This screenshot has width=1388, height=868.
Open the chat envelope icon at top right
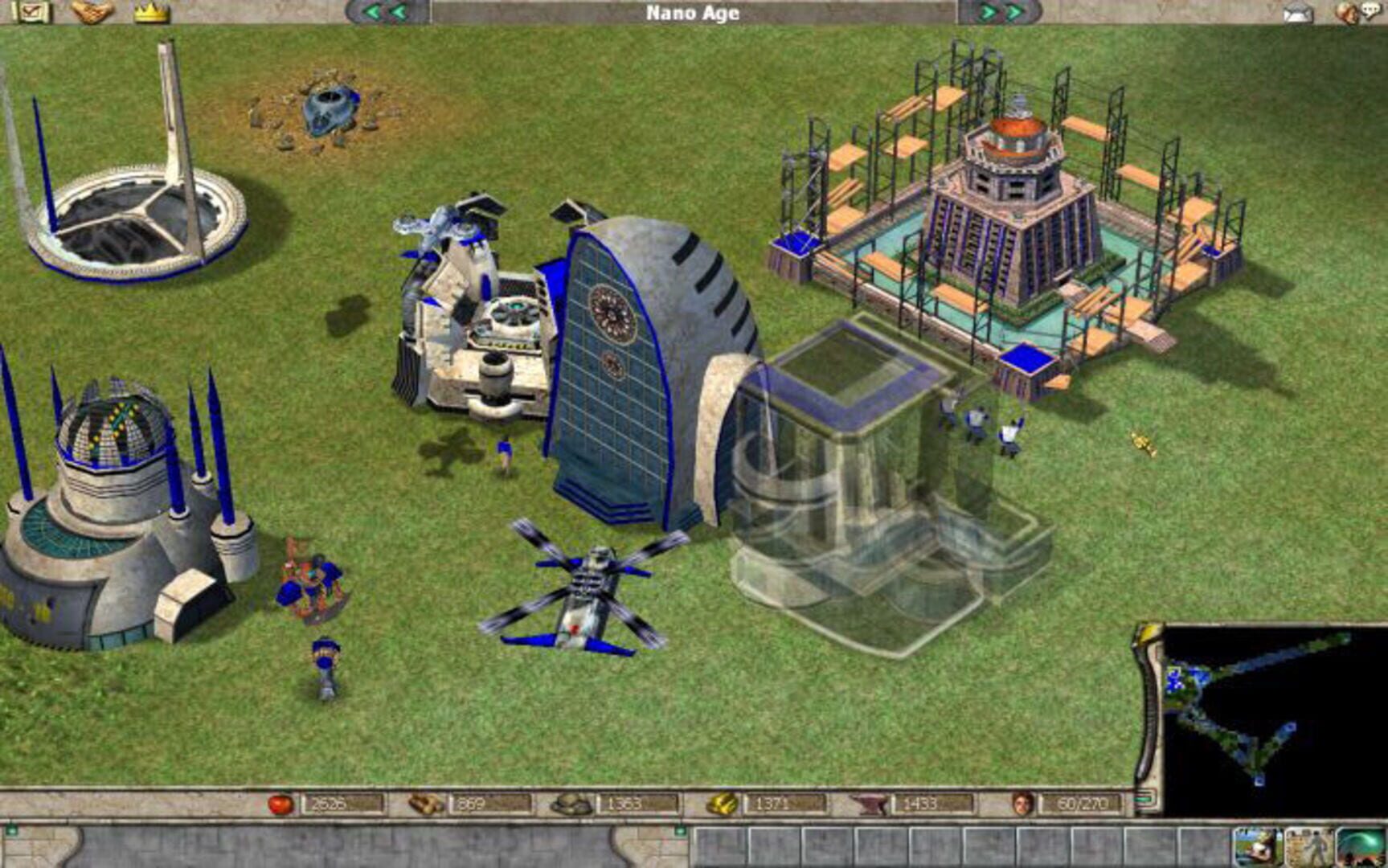coord(1296,12)
